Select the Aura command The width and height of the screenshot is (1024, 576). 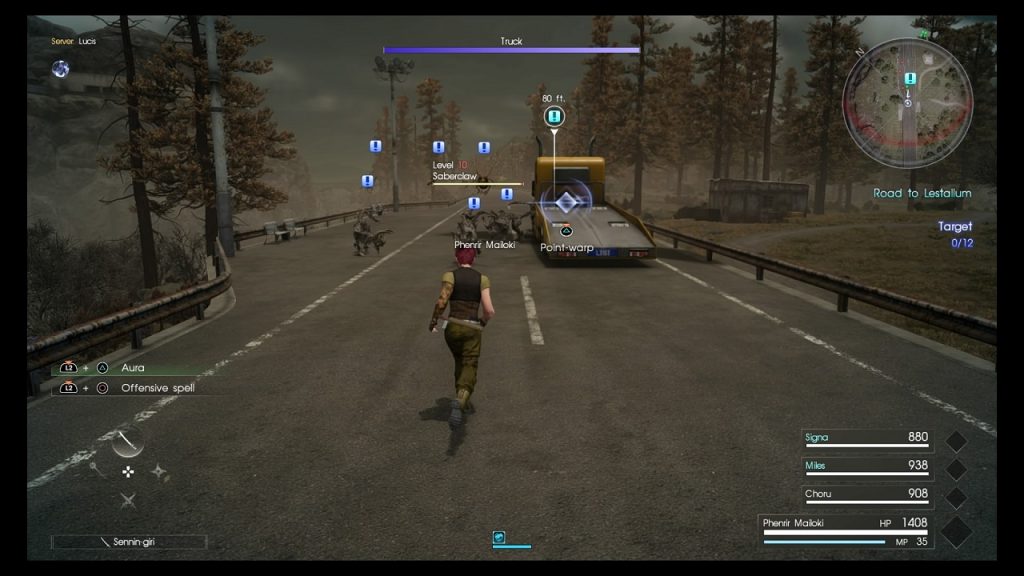click(132, 368)
